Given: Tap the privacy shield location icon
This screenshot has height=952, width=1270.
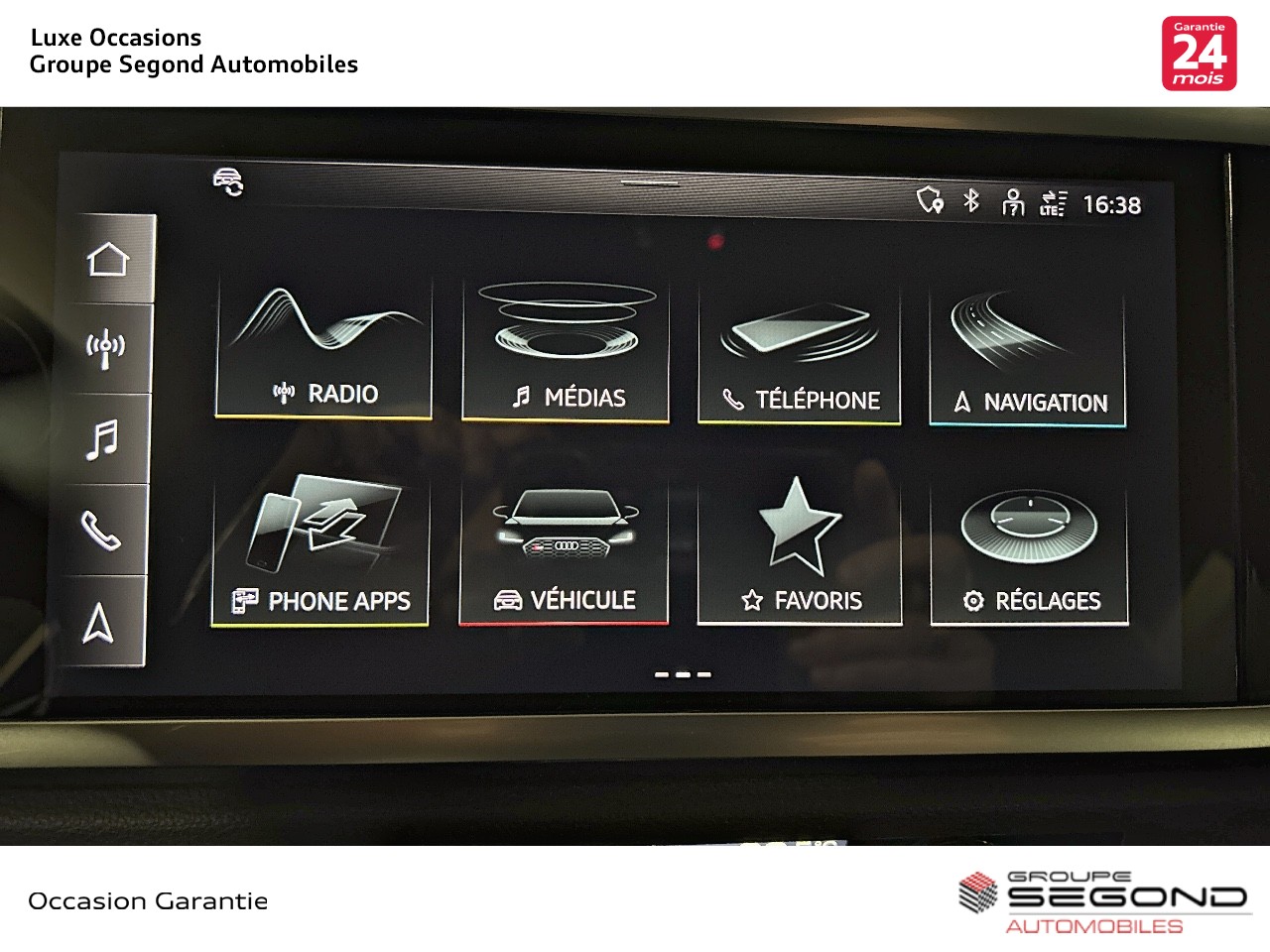Looking at the screenshot, I should point(930,199).
